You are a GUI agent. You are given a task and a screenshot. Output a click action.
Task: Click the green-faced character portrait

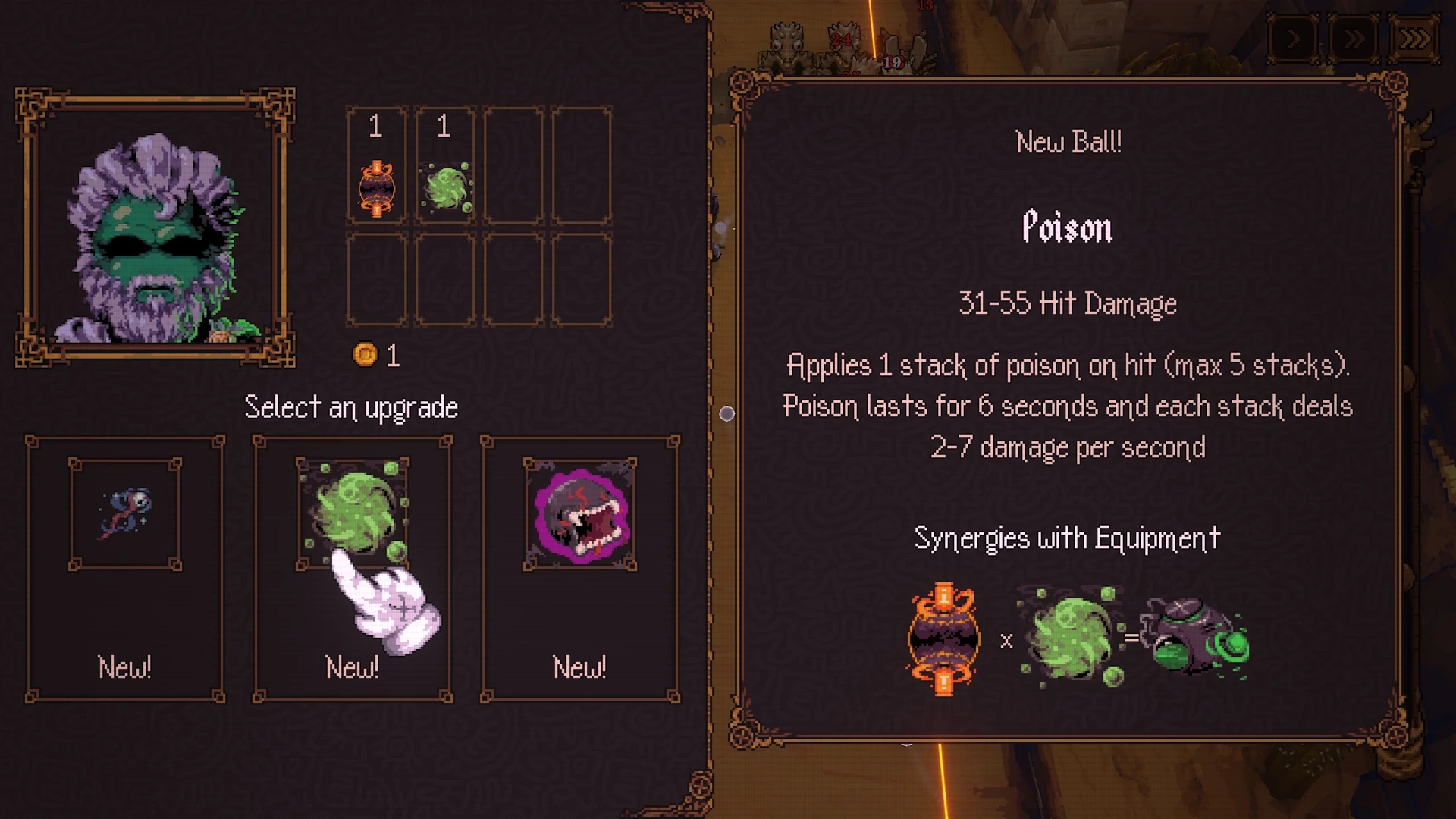[x=155, y=227]
